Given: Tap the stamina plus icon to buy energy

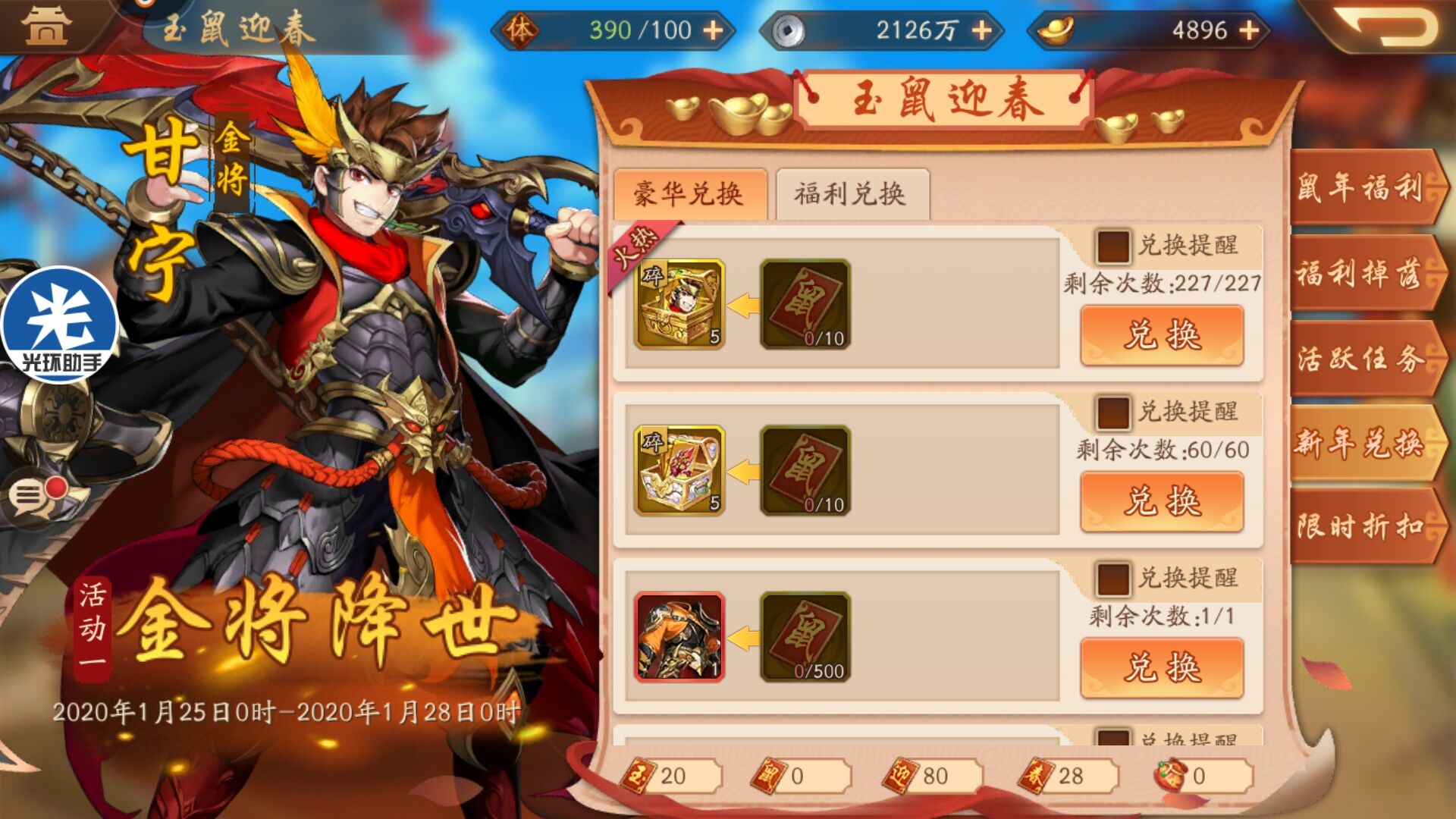Looking at the screenshot, I should (713, 30).
